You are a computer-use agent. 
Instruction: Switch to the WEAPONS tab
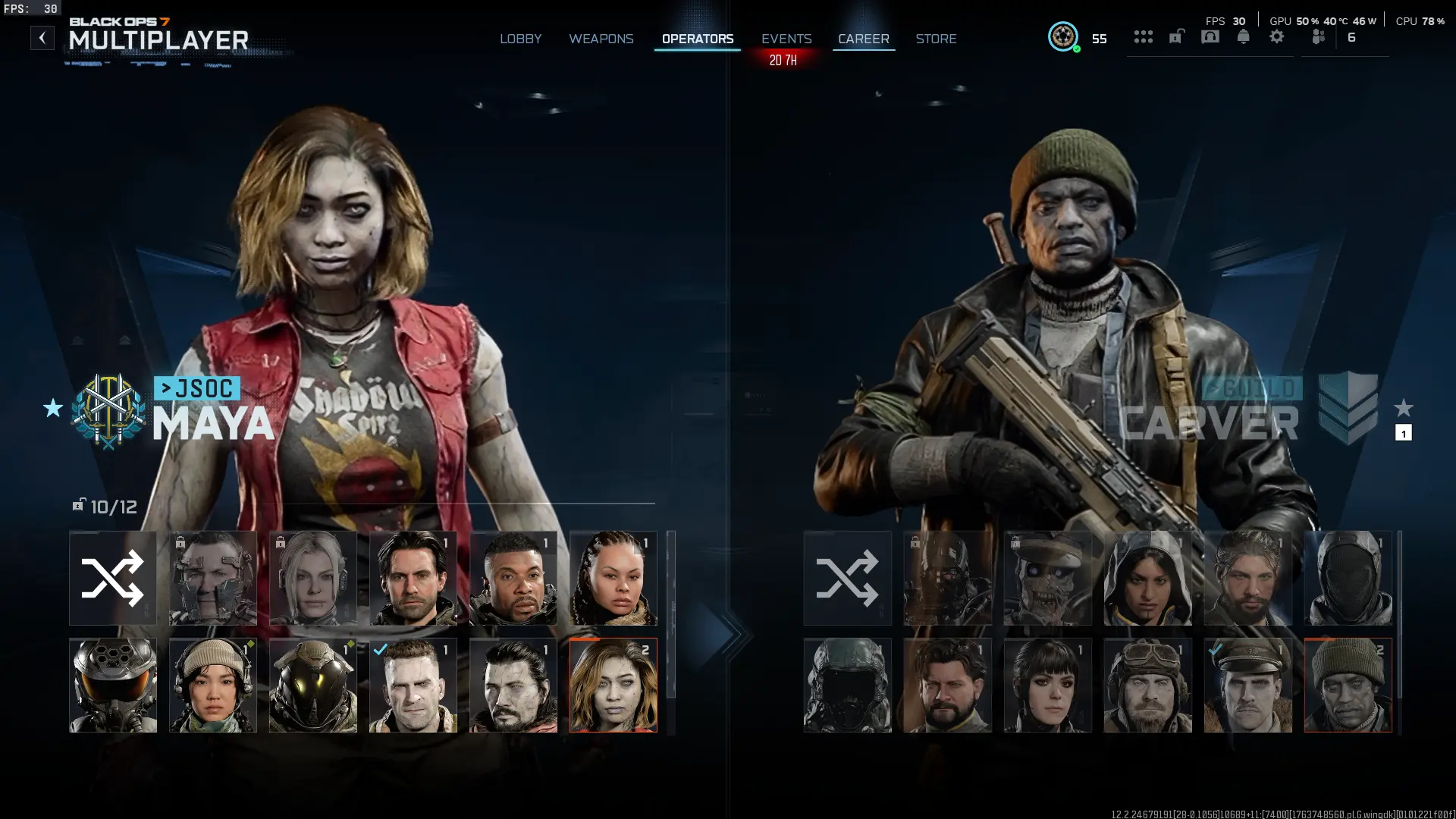(x=601, y=39)
